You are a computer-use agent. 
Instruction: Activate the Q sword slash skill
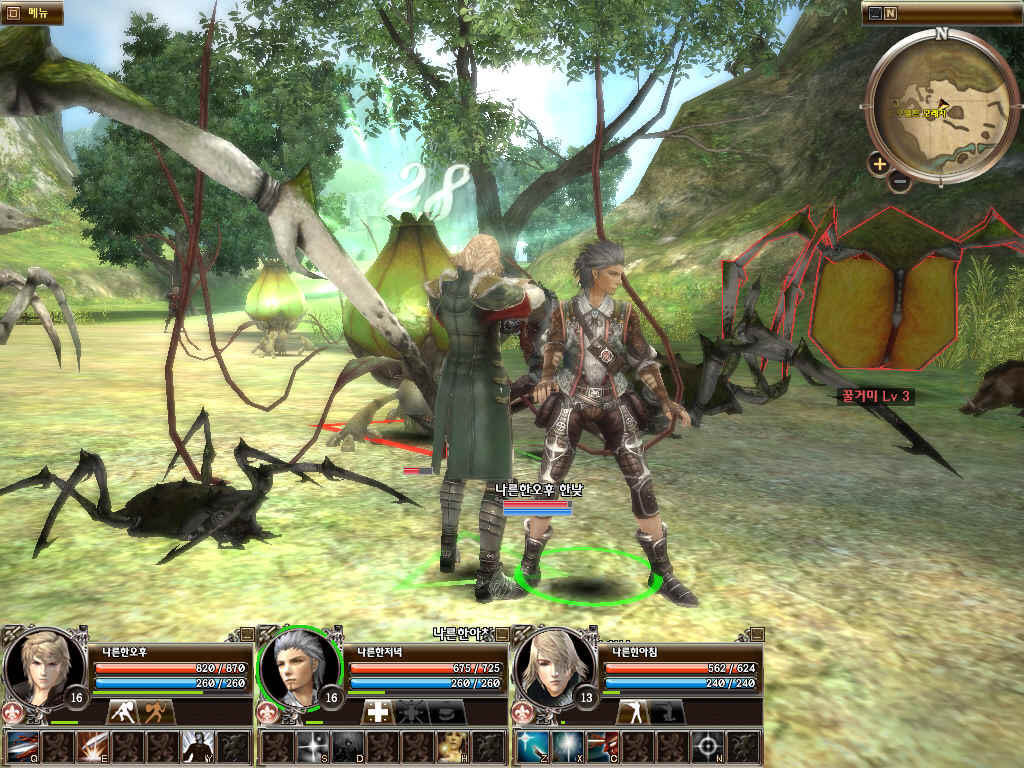point(23,747)
